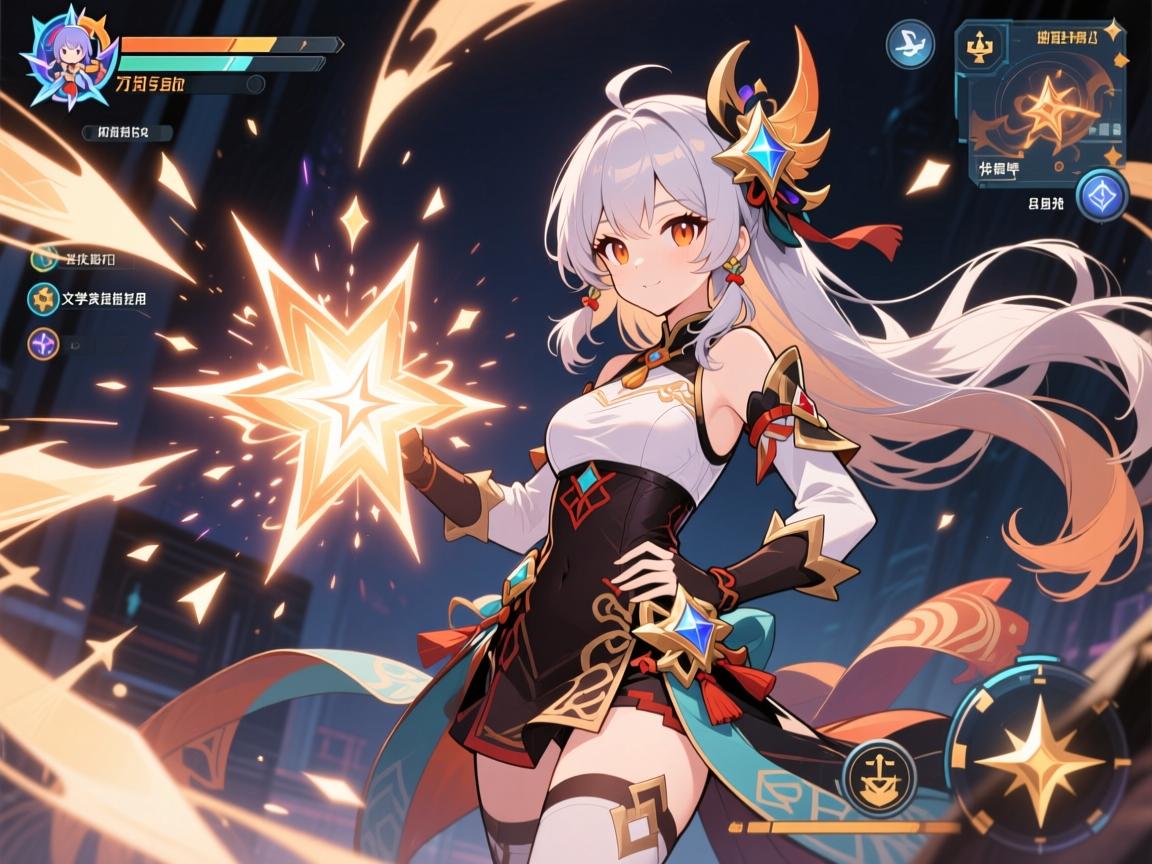Select the yellow gear entry in the side list

[45, 298]
